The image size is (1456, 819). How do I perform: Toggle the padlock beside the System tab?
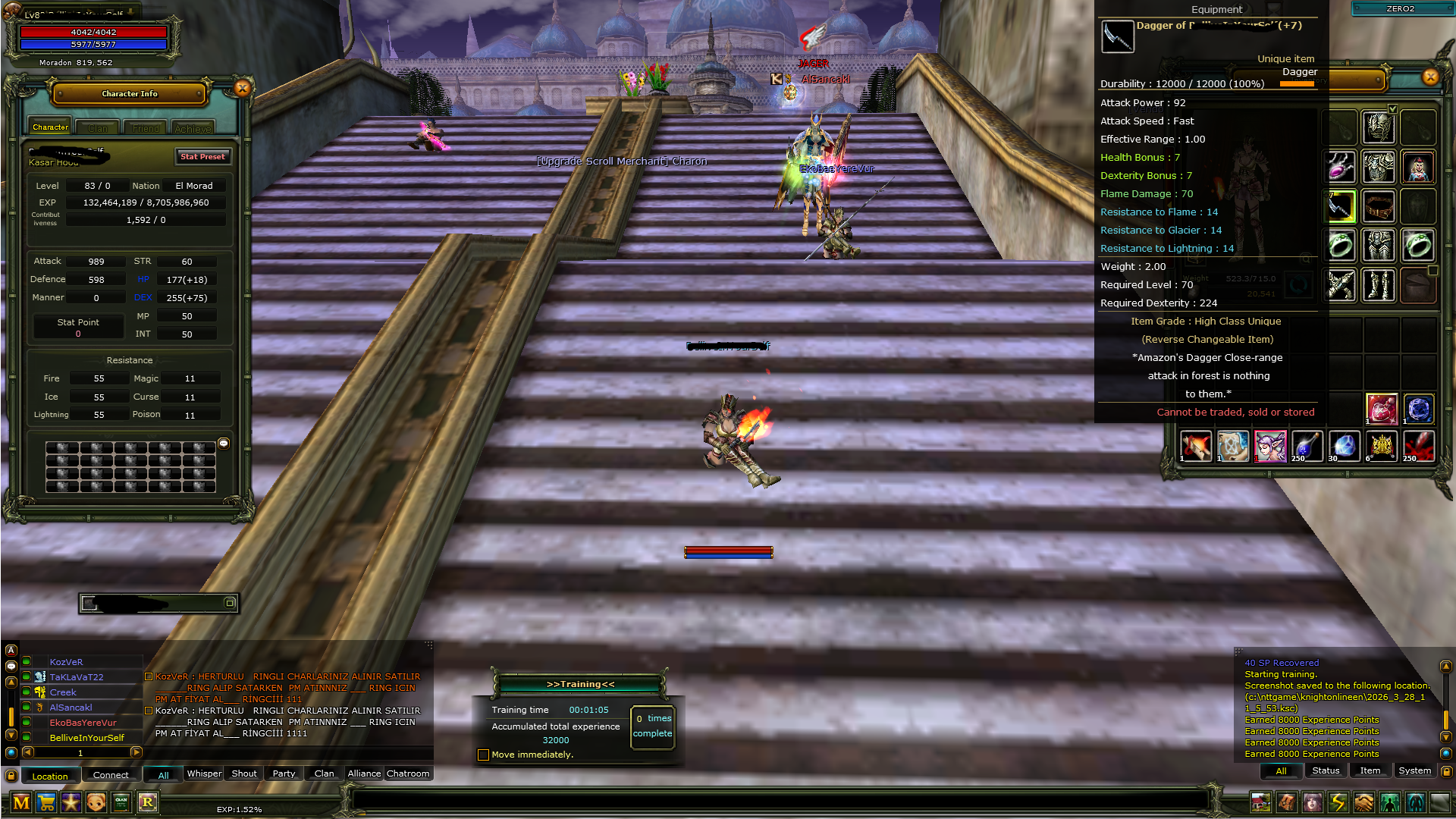tap(1446, 772)
